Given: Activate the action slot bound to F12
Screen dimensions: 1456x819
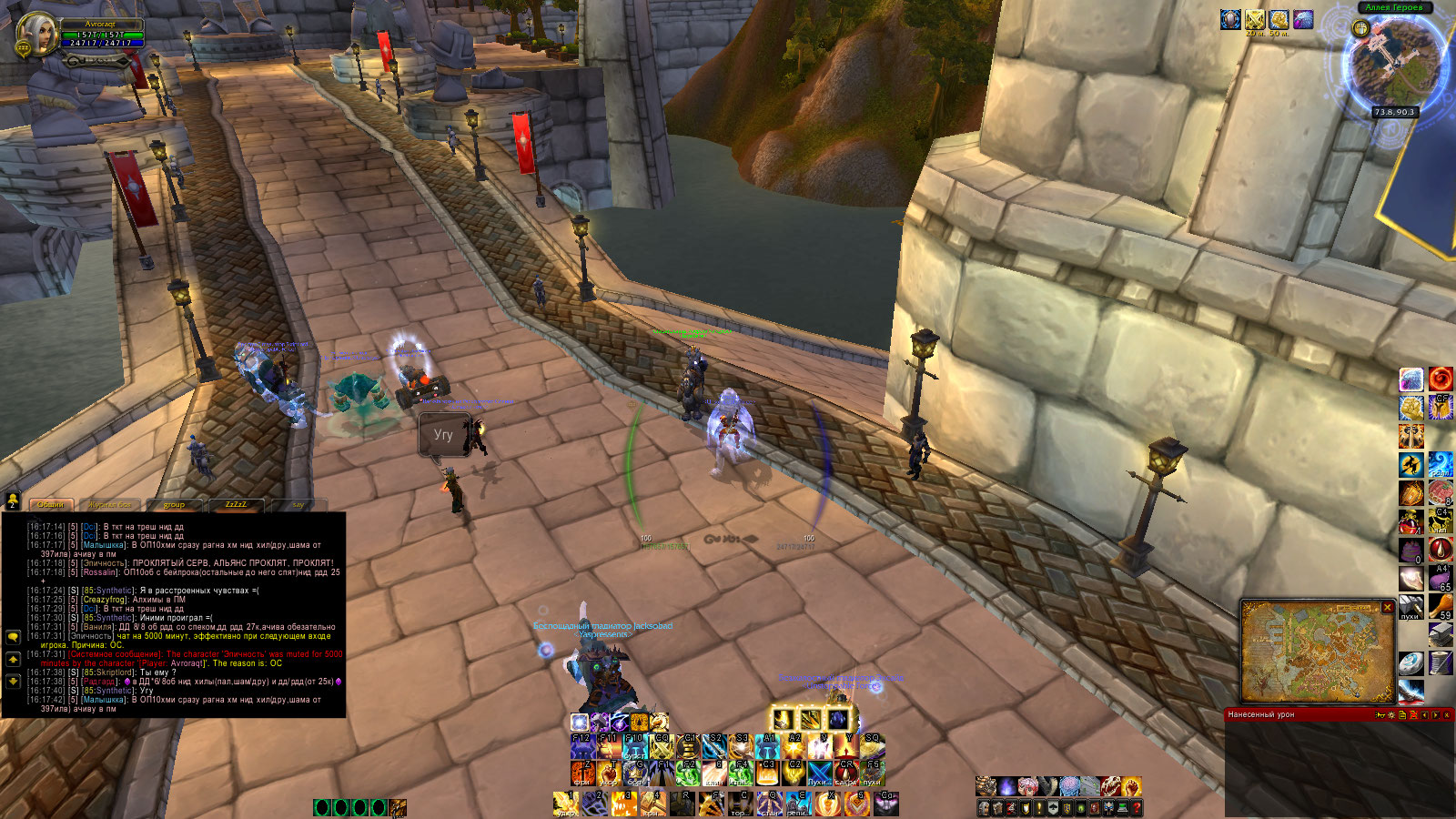Looking at the screenshot, I should tap(582, 746).
